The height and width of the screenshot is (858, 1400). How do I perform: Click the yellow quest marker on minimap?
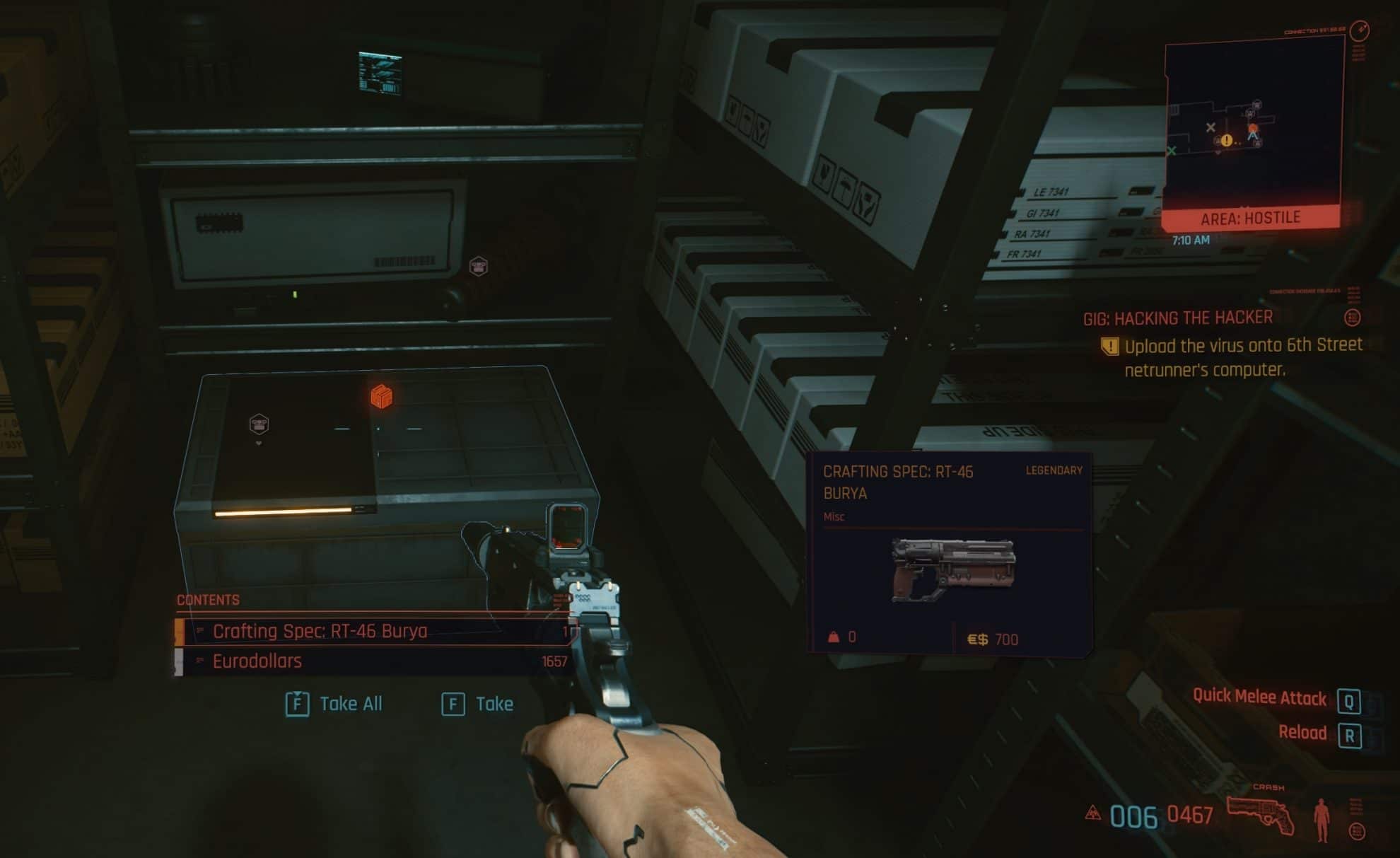1227,141
